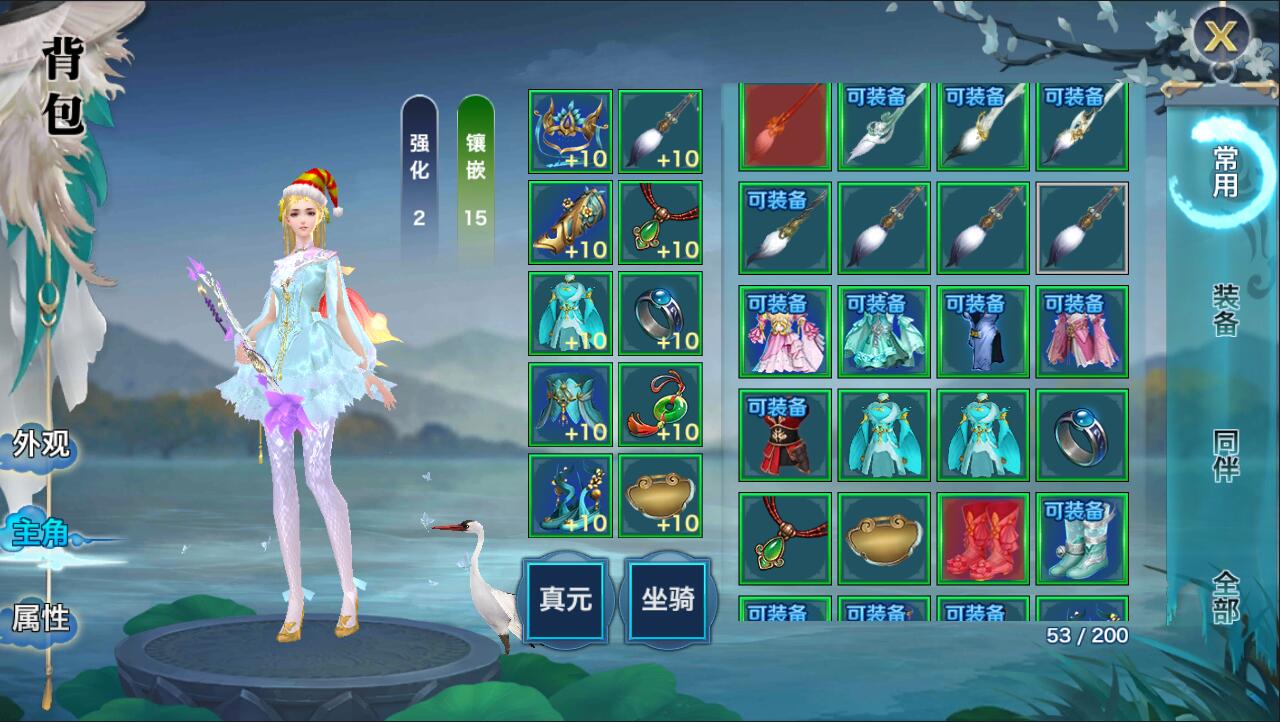Choose the red armor item in bag
This screenshot has height=722, width=1280.
[x=785, y=435]
